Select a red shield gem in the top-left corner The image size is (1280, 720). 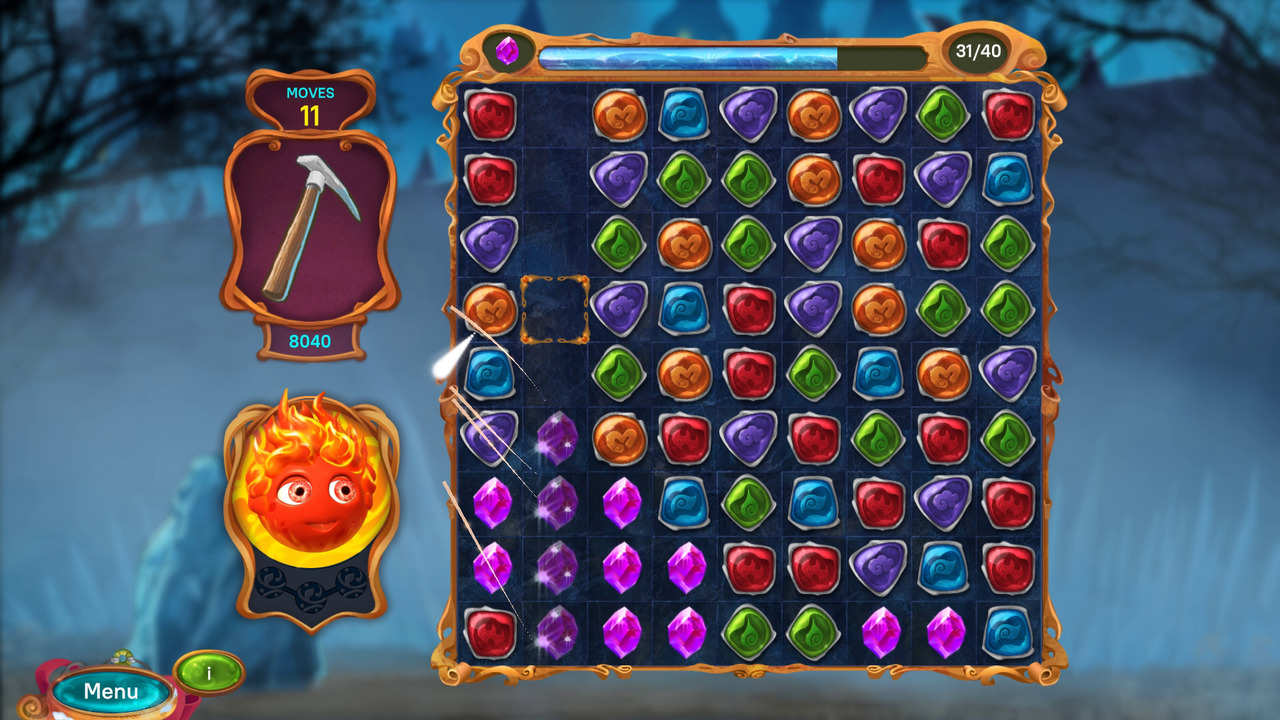point(490,113)
